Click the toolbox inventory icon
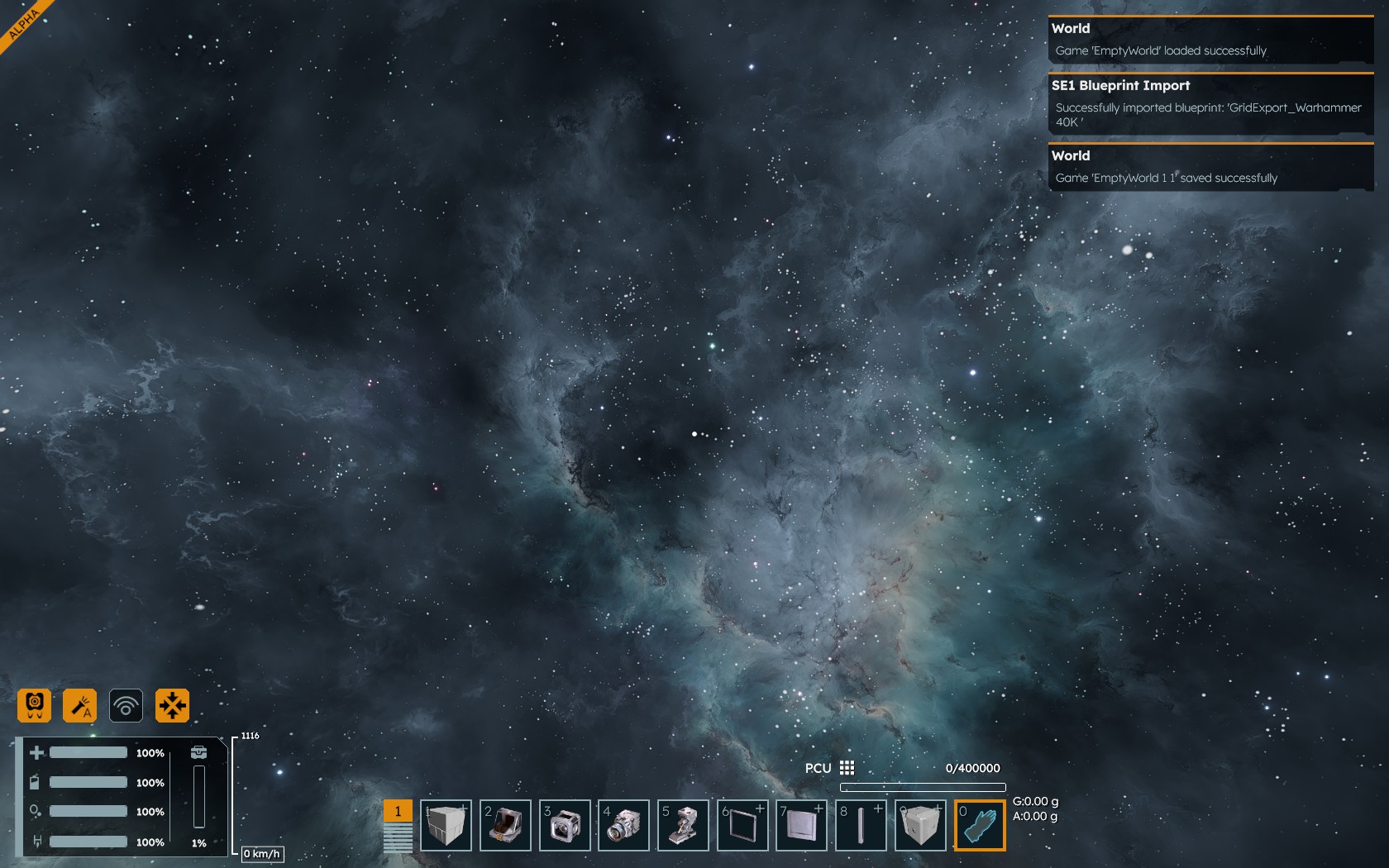Viewport: 1389px width, 868px height. (x=198, y=752)
